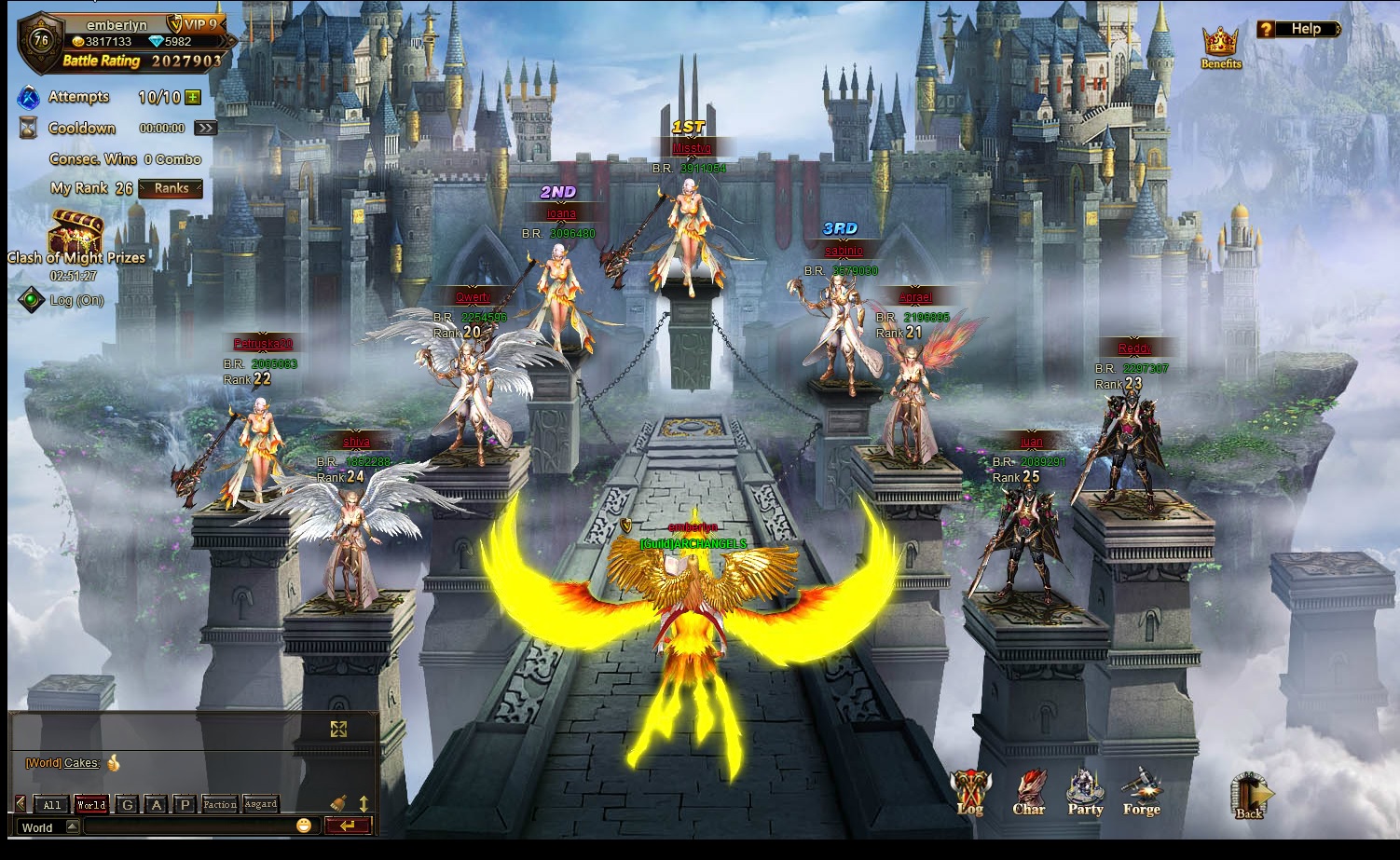
Task: Open the Party menu
Action: [1085, 794]
